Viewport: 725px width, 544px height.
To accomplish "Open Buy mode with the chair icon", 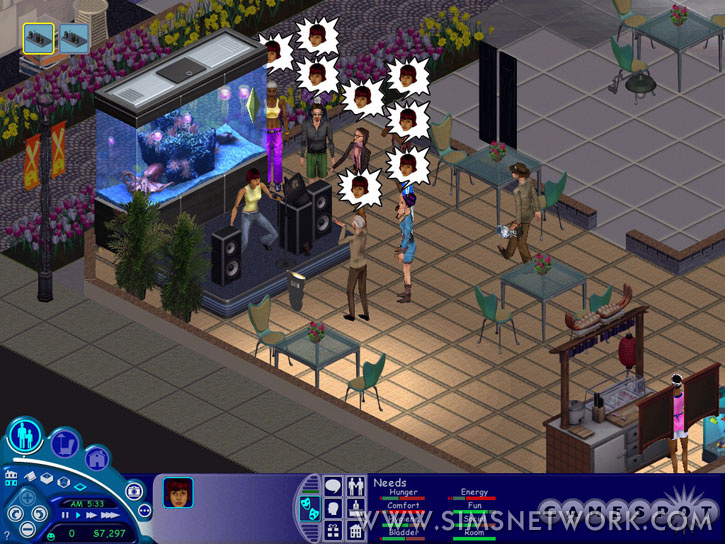I will point(64,443).
